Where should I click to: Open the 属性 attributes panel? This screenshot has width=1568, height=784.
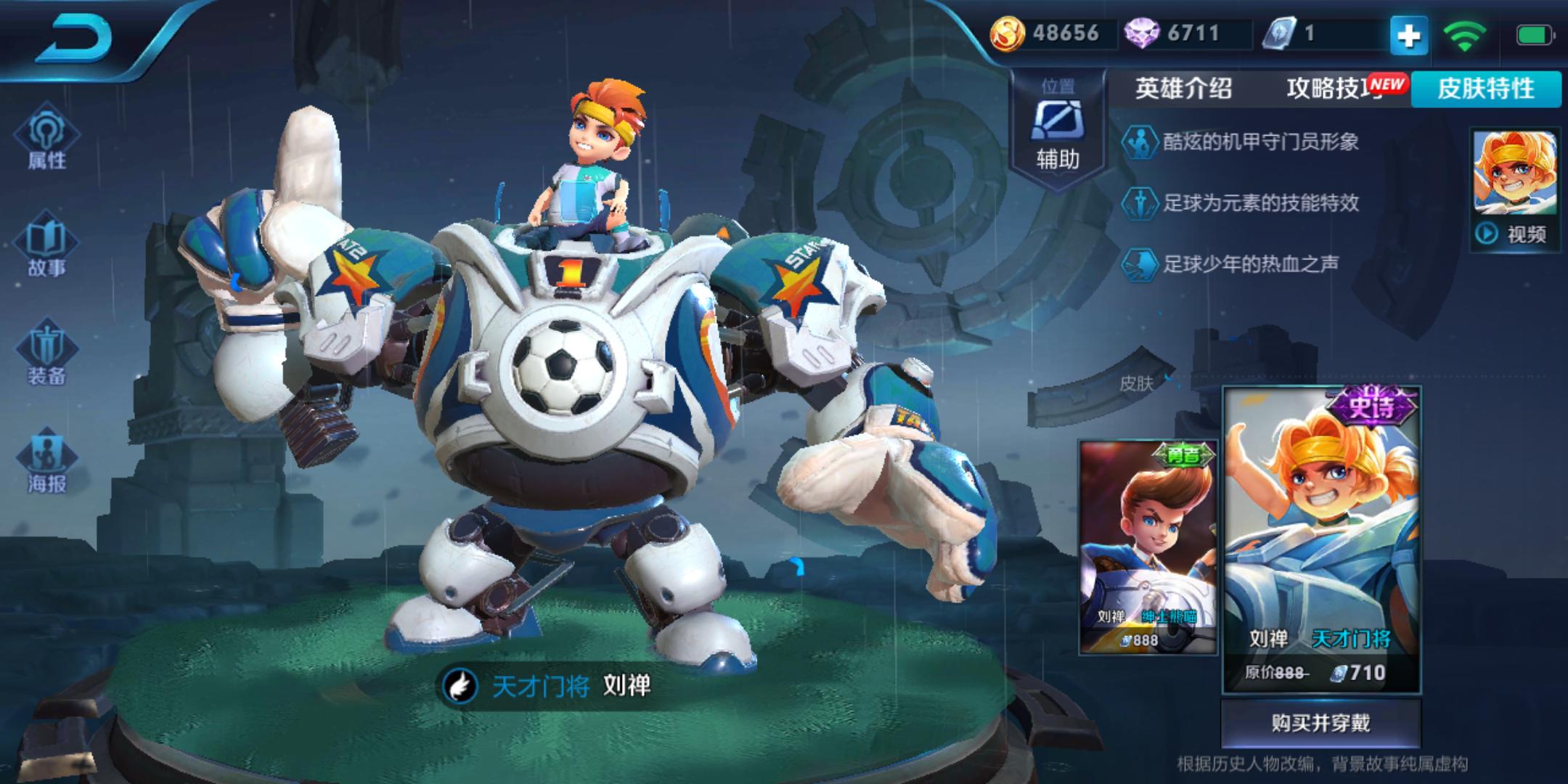46,139
